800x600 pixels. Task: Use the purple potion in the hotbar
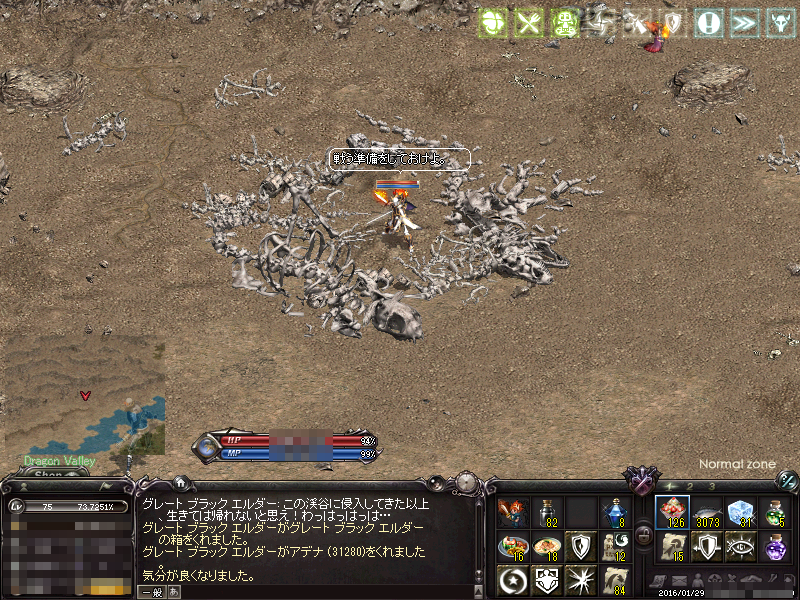[776, 547]
